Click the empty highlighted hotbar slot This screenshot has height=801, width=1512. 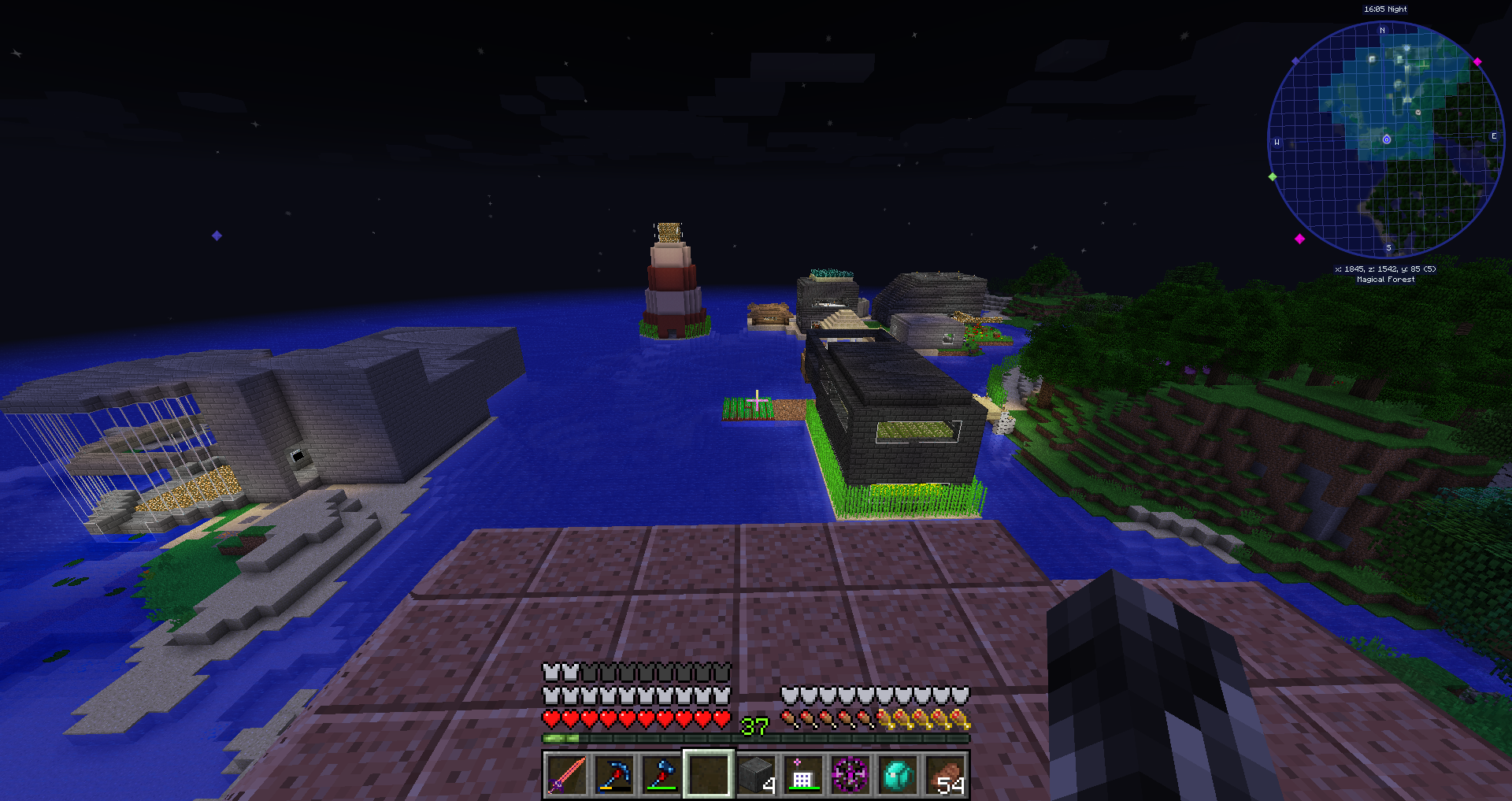tap(708, 774)
